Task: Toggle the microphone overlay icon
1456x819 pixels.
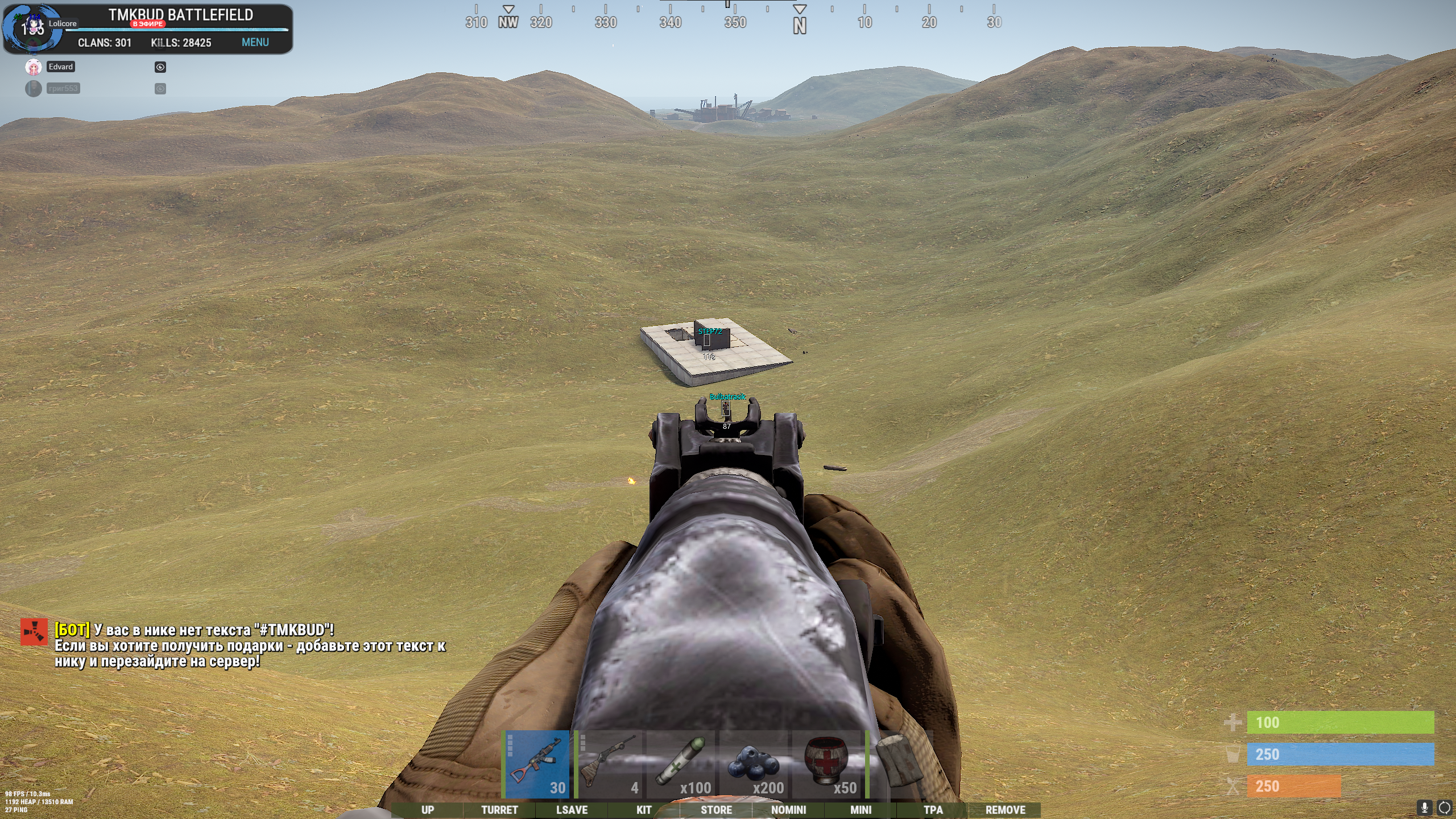Action: coord(1424,808)
